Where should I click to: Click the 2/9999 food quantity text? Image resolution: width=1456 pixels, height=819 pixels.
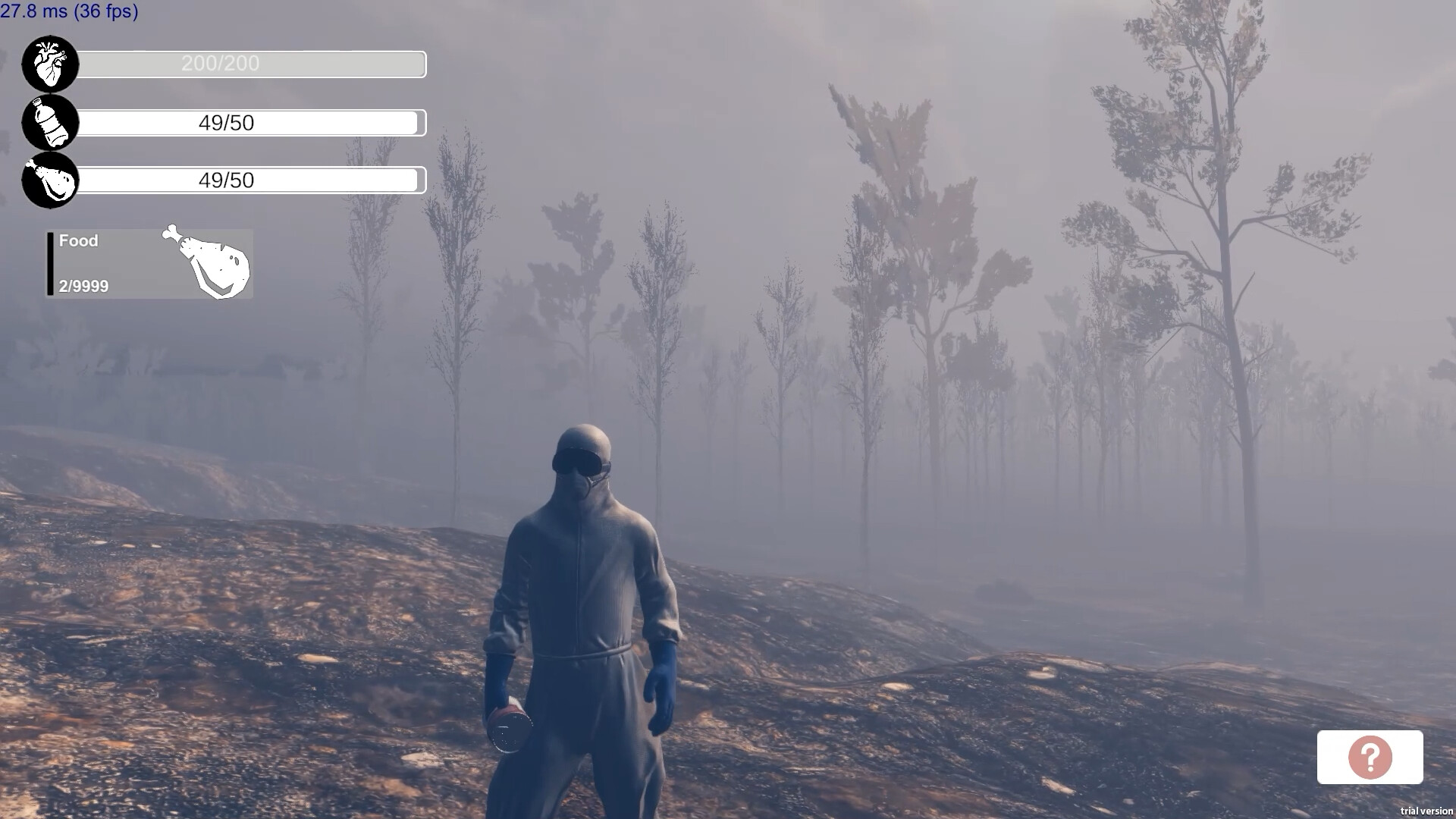click(x=82, y=287)
